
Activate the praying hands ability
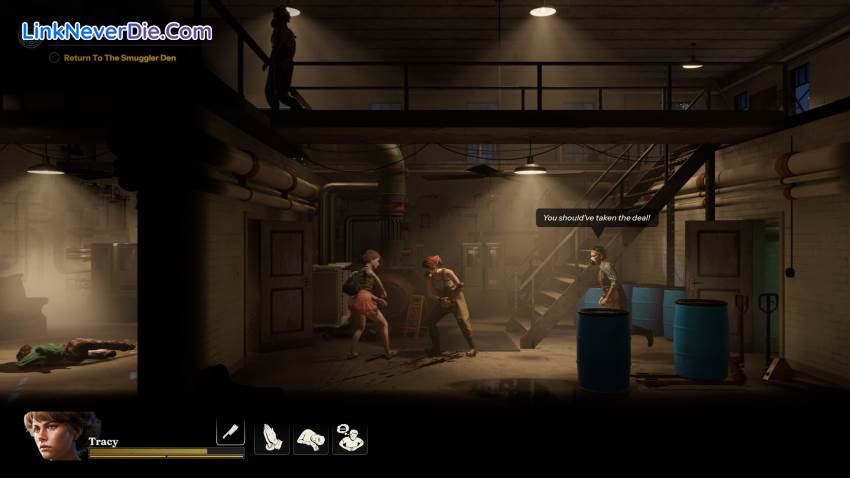(271, 438)
